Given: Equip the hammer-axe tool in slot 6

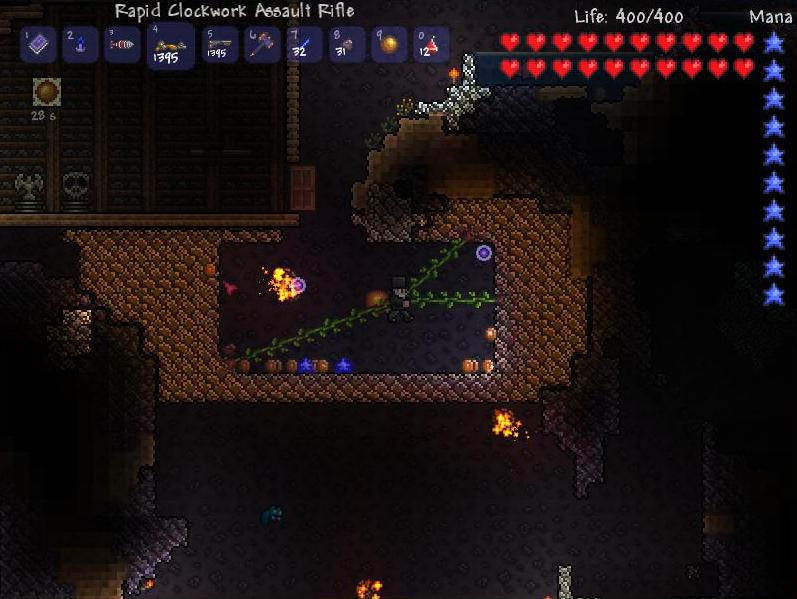Looking at the screenshot, I should click(x=263, y=45).
